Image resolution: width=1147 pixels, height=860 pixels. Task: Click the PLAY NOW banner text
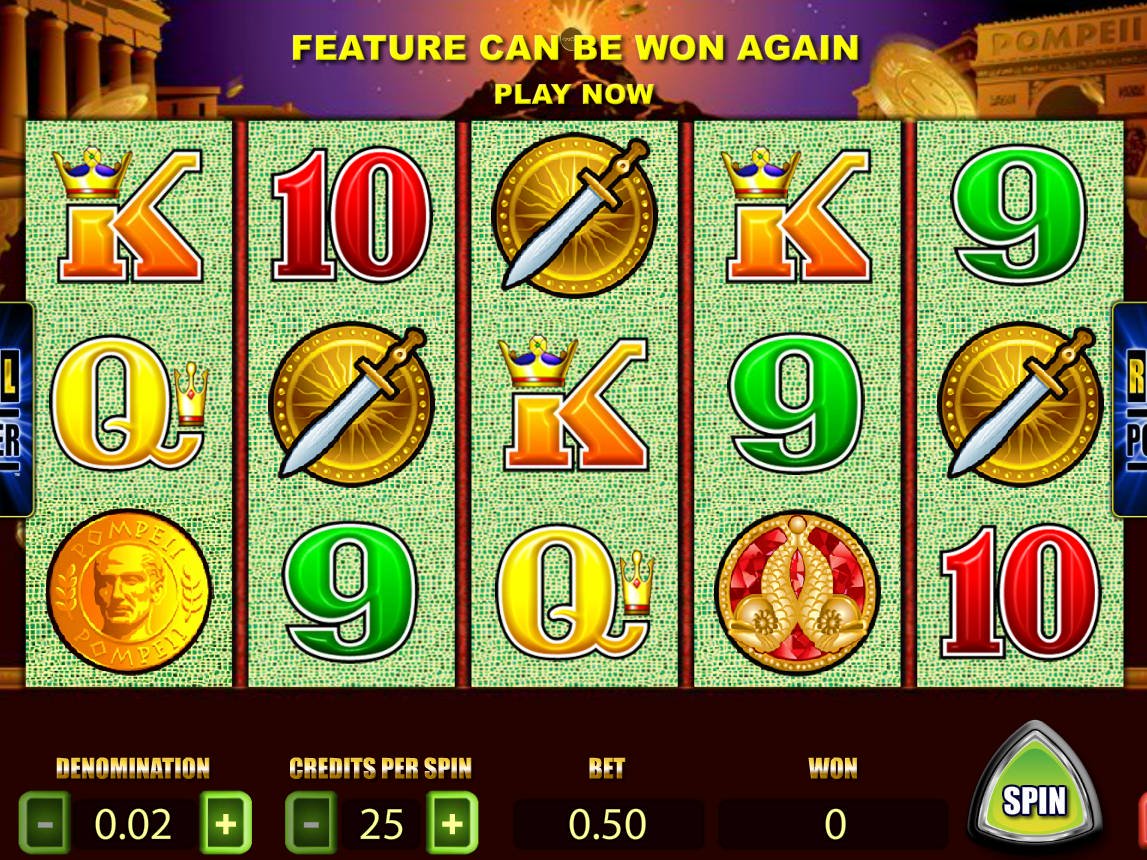pyautogui.click(x=574, y=94)
